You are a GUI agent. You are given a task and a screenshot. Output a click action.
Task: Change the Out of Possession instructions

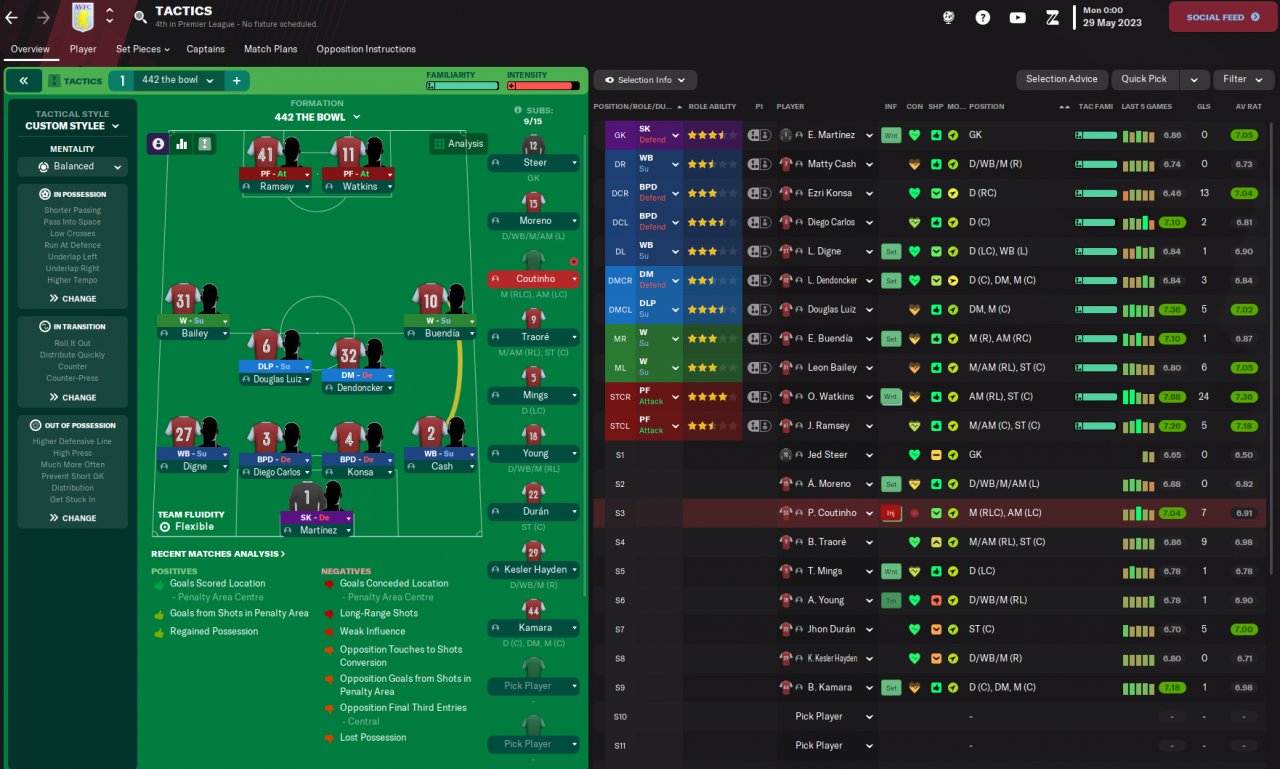pyautogui.click(x=73, y=518)
